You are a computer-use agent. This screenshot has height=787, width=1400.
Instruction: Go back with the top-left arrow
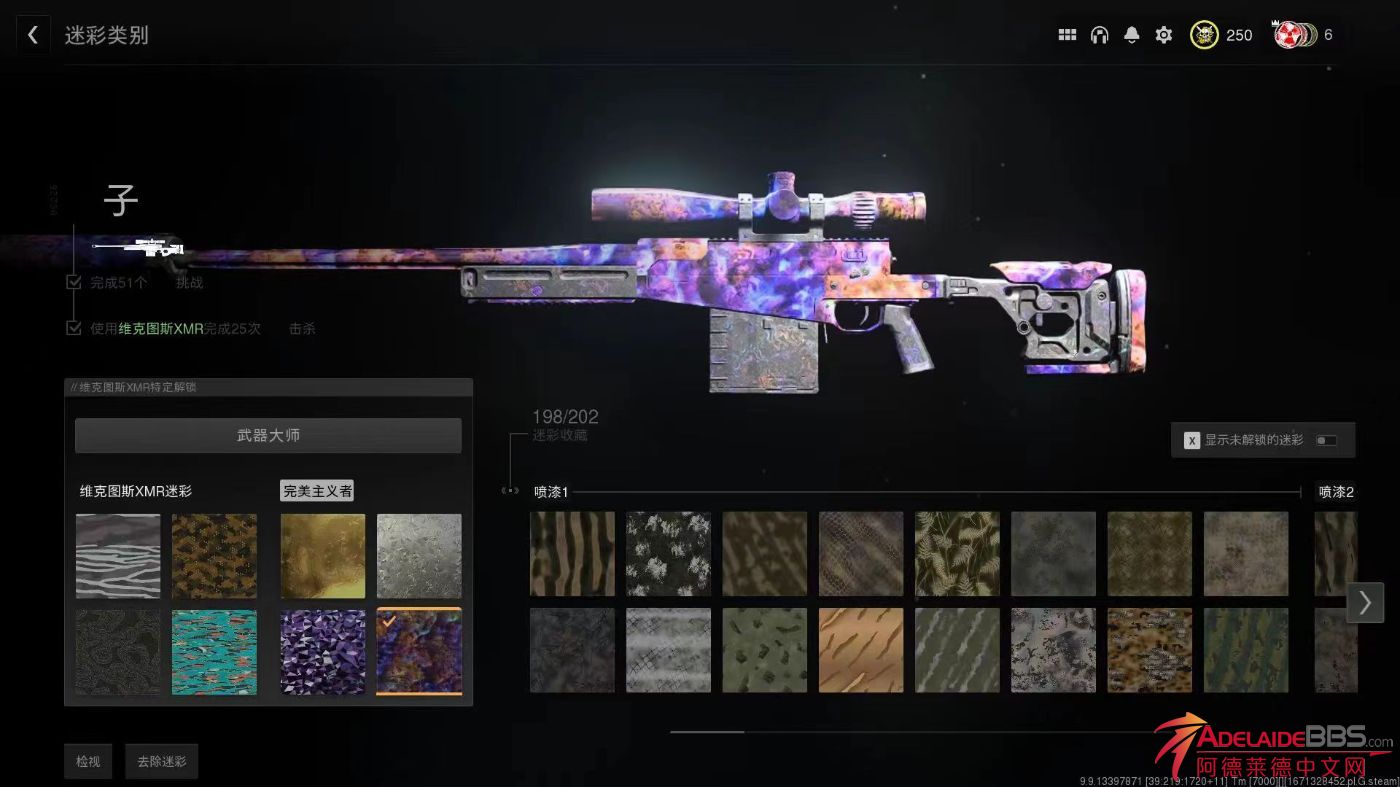click(x=32, y=35)
